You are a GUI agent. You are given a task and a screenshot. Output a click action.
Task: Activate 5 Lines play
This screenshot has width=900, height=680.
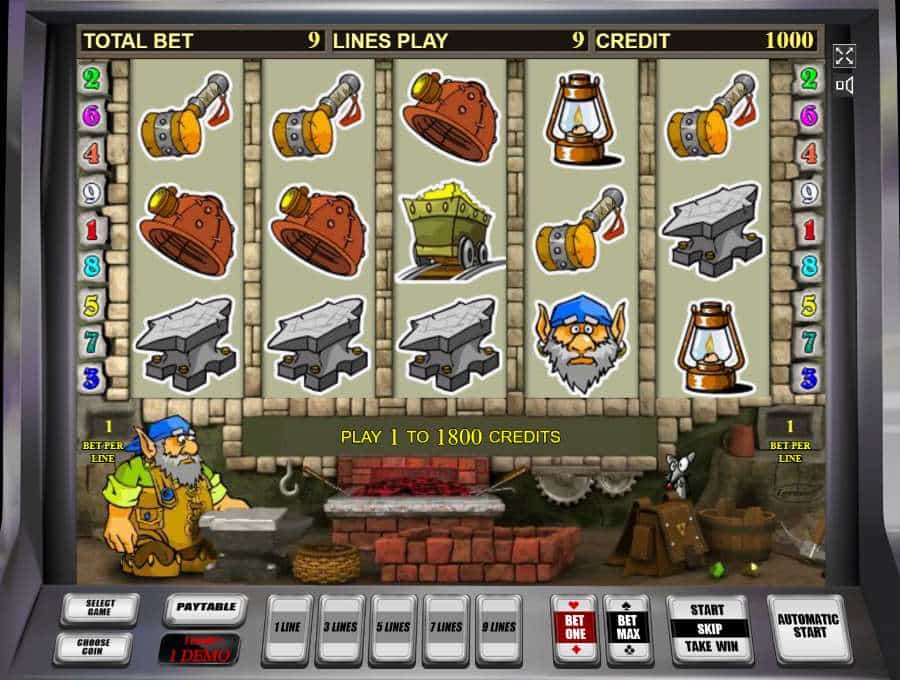pos(392,629)
